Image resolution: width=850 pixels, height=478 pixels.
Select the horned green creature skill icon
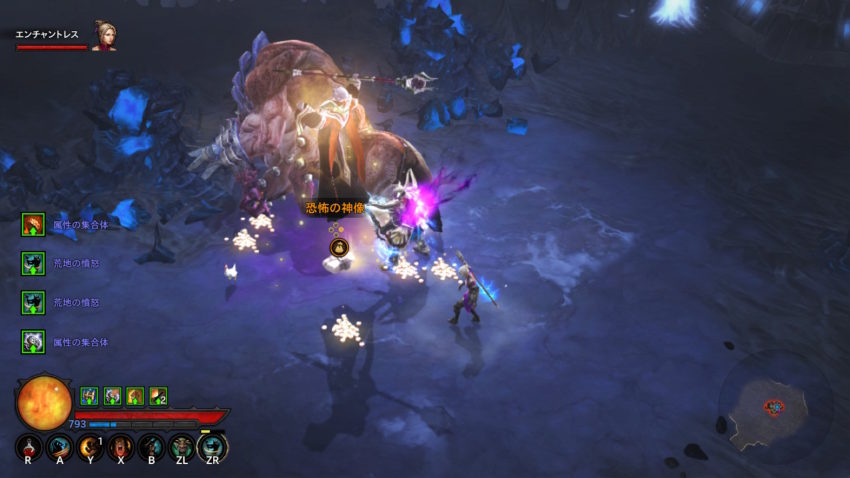point(181,447)
